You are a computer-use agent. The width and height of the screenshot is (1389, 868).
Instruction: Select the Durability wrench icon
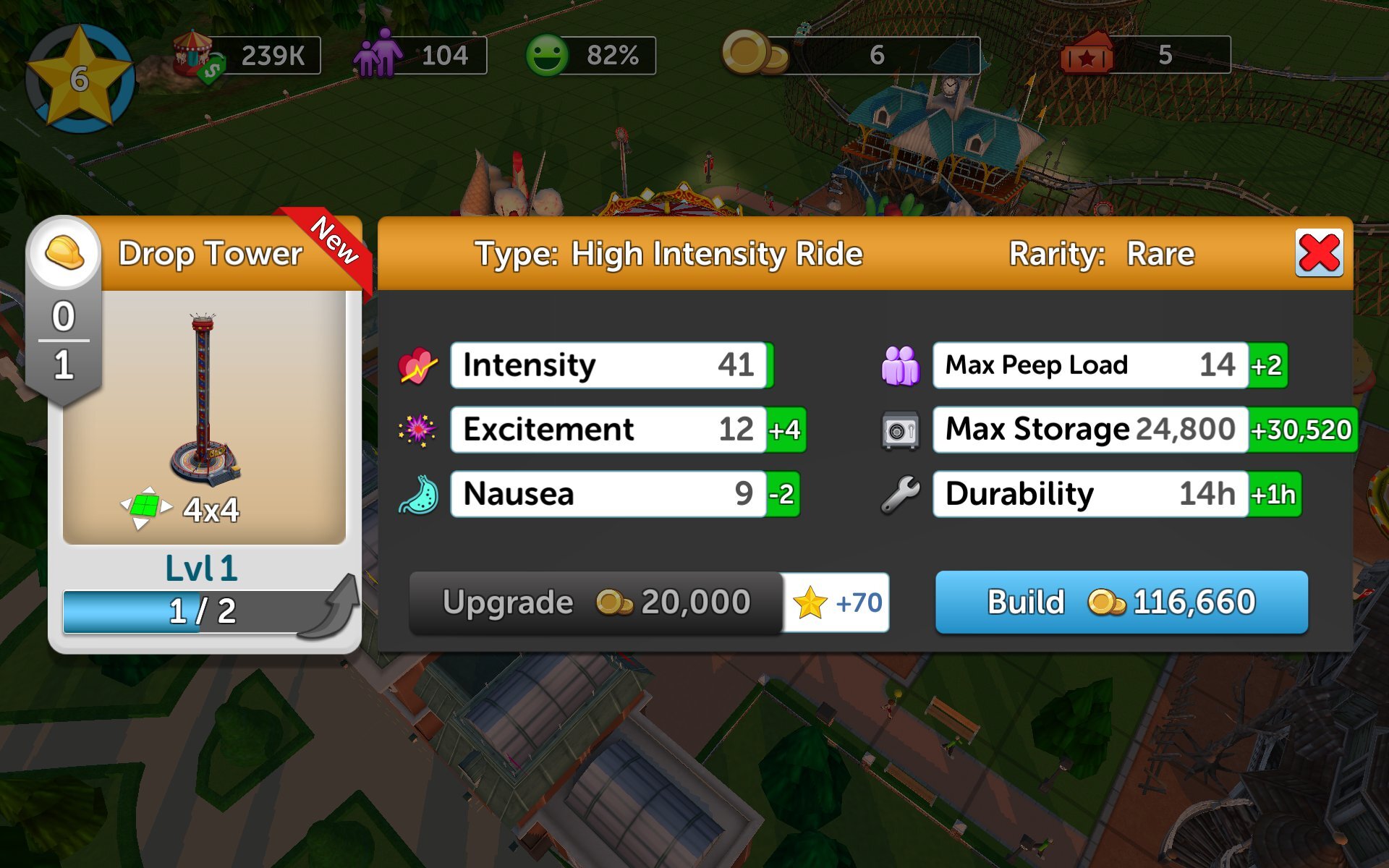tap(900, 494)
